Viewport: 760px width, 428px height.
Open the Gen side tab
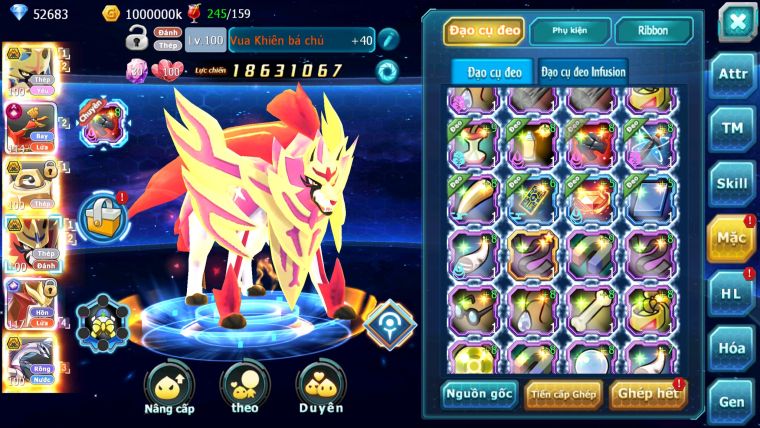click(x=733, y=400)
